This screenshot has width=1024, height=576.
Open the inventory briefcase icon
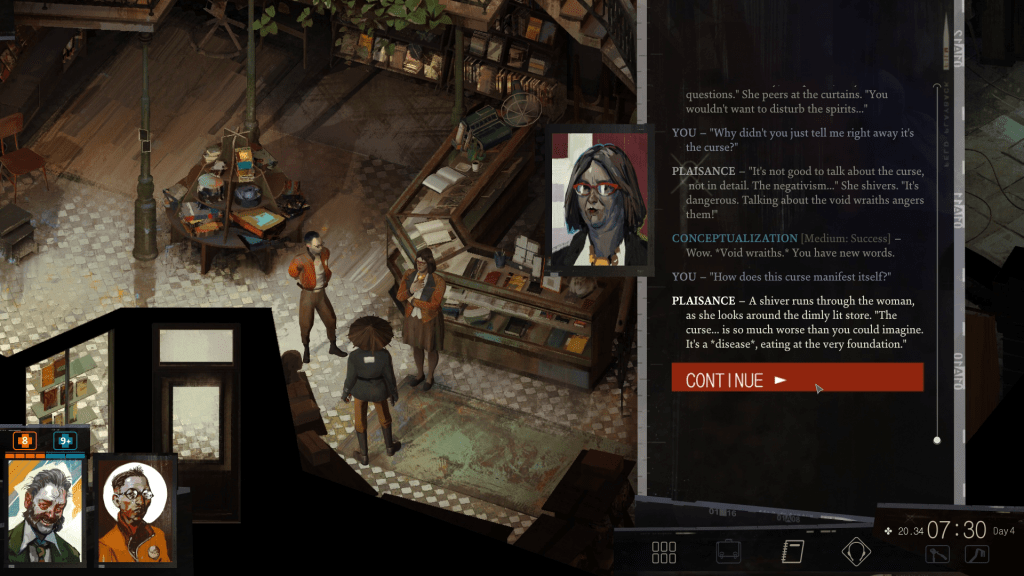pyautogui.click(x=728, y=552)
